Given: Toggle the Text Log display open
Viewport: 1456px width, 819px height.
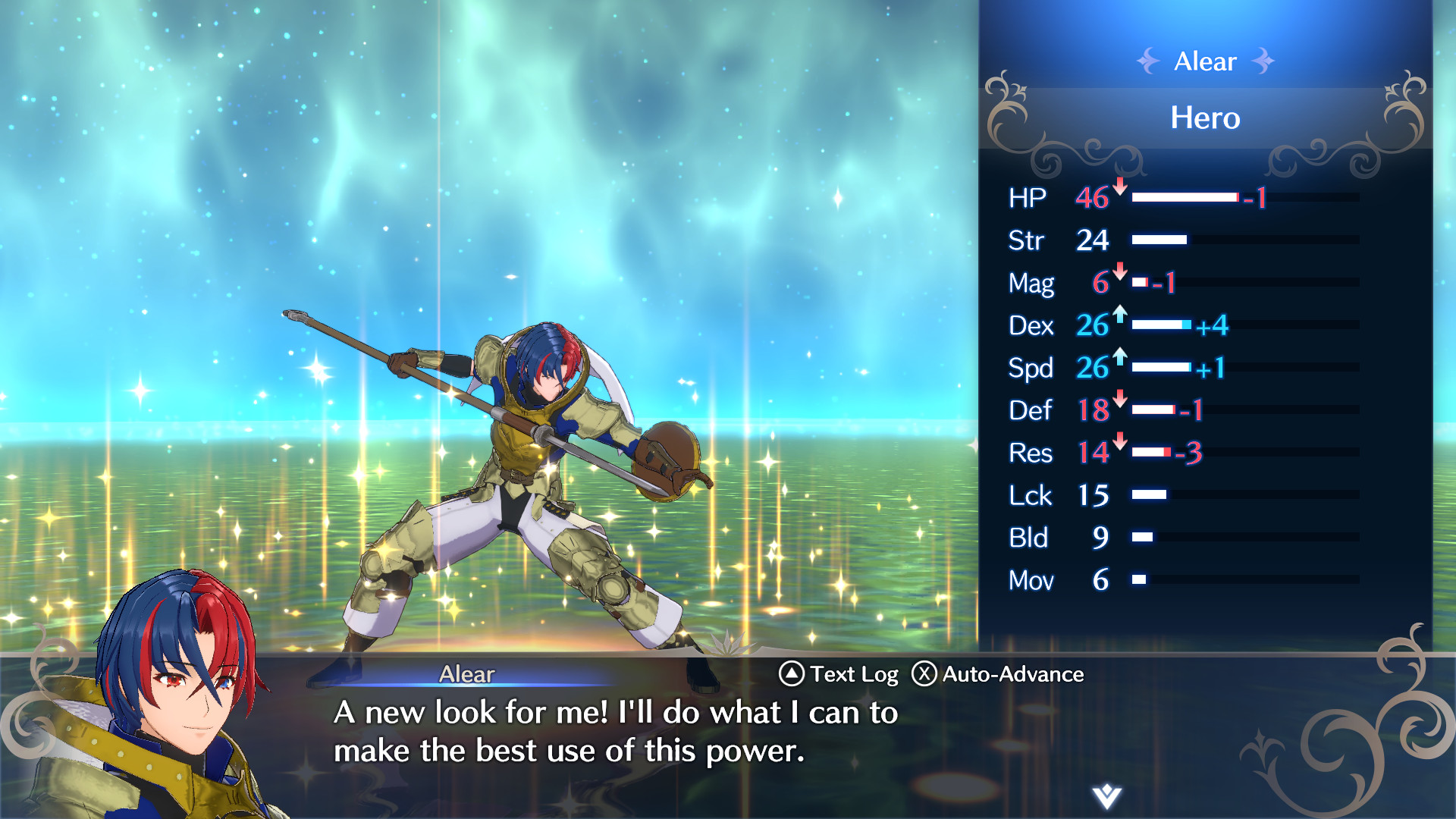Looking at the screenshot, I should click(853, 673).
